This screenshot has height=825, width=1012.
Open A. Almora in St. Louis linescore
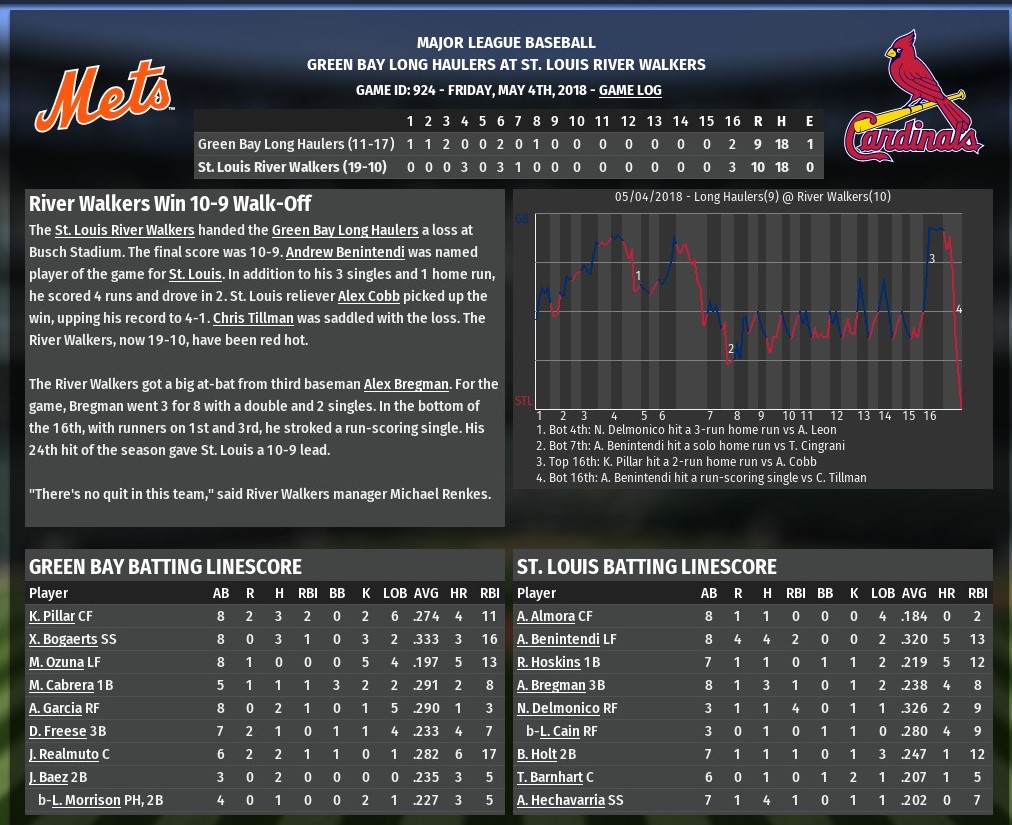[546, 616]
